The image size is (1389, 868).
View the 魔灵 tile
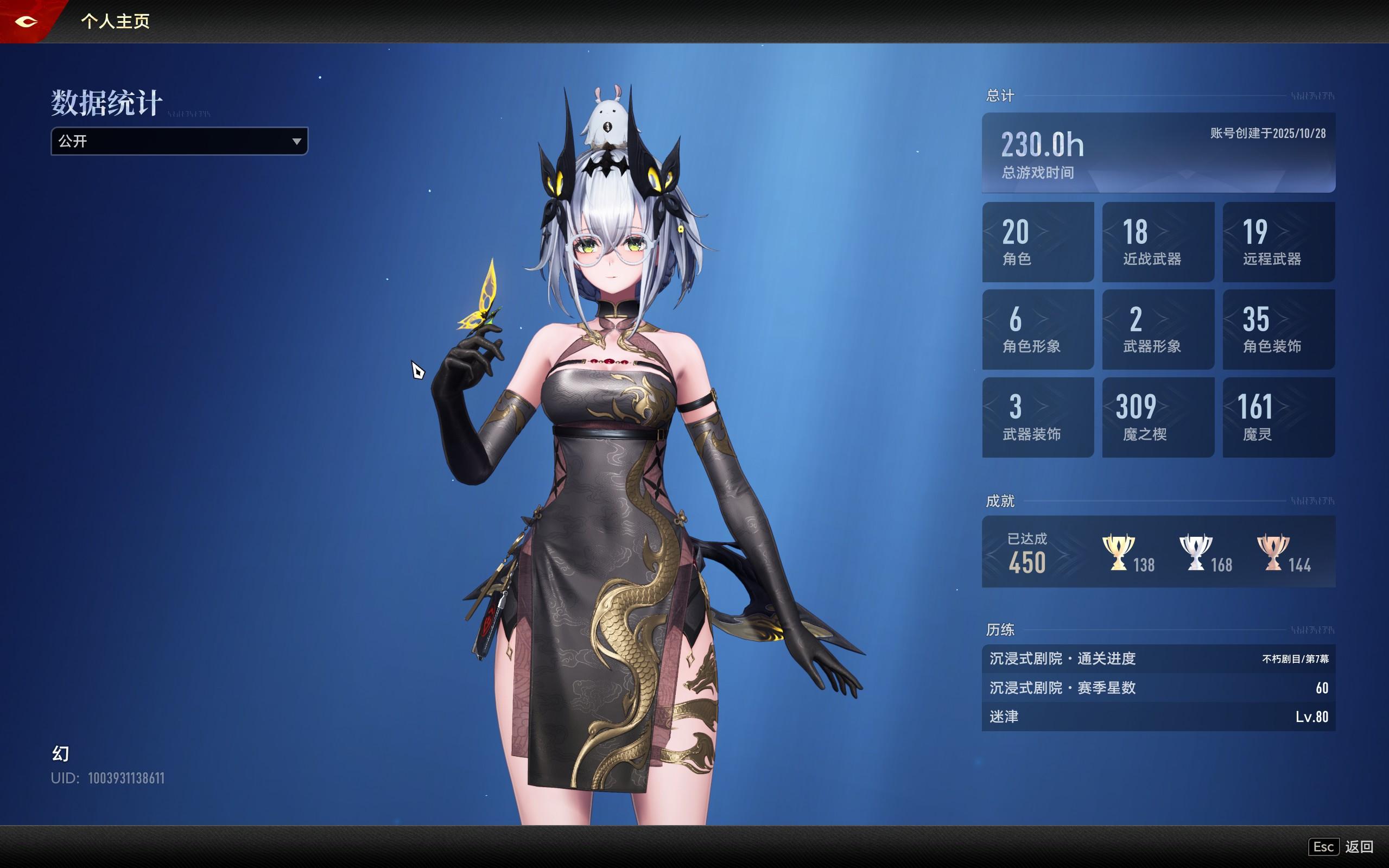pyautogui.click(x=1278, y=417)
